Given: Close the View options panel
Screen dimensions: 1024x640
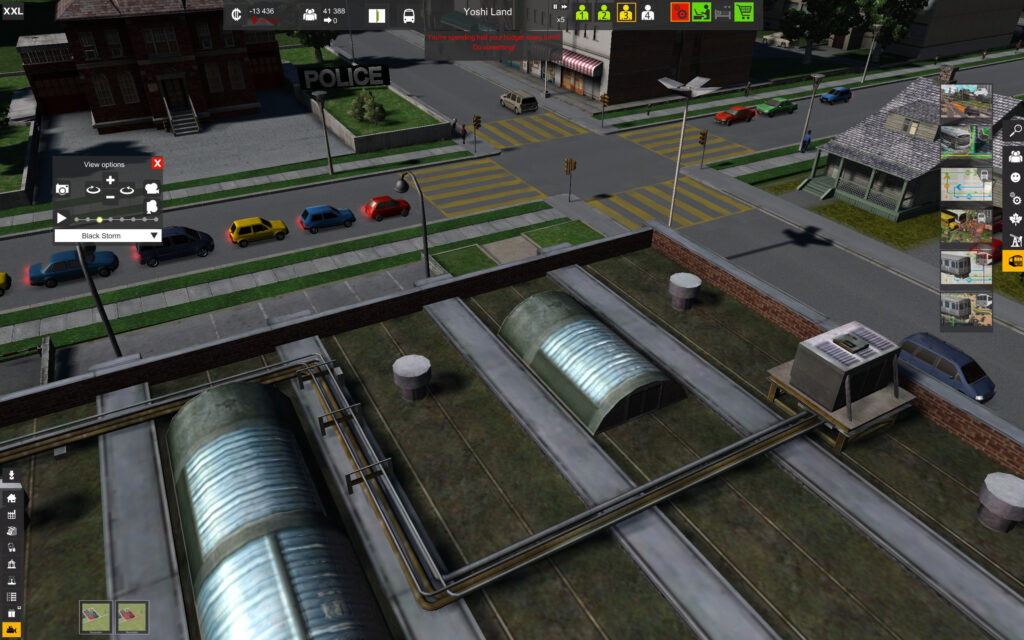Looking at the screenshot, I should coord(157,163).
